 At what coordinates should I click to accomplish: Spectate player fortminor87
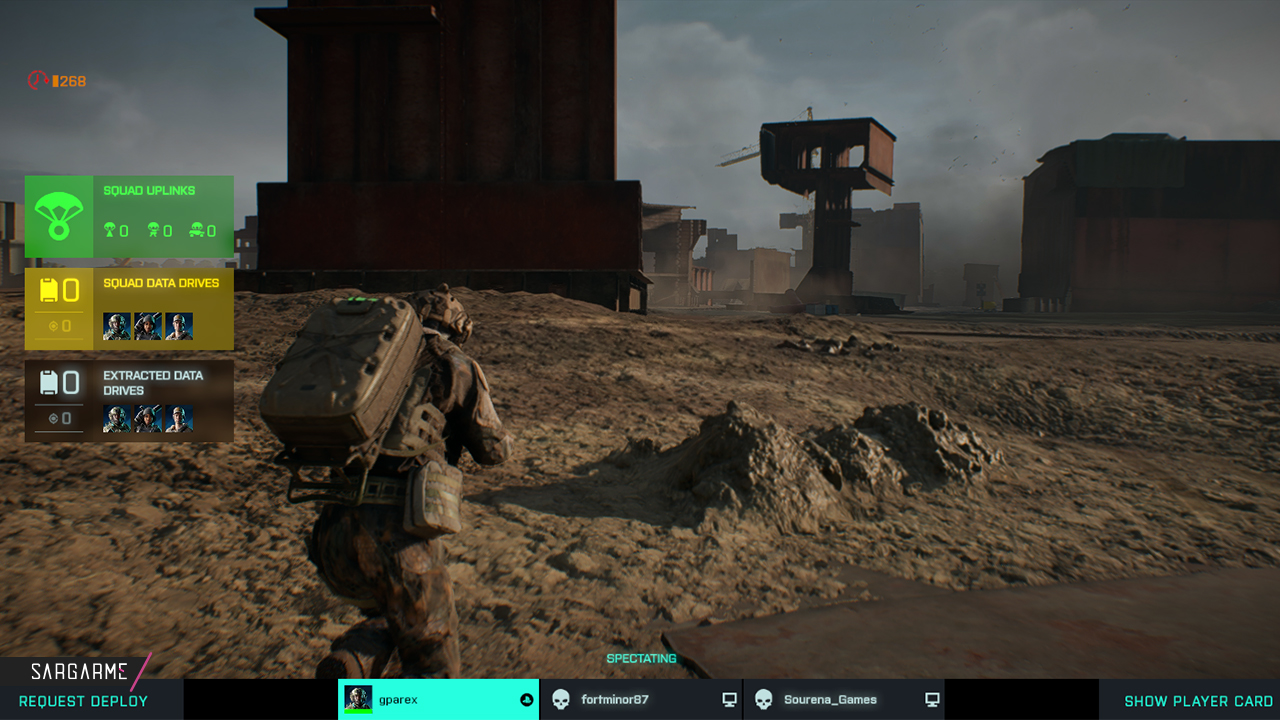click(x=641, y=700)
